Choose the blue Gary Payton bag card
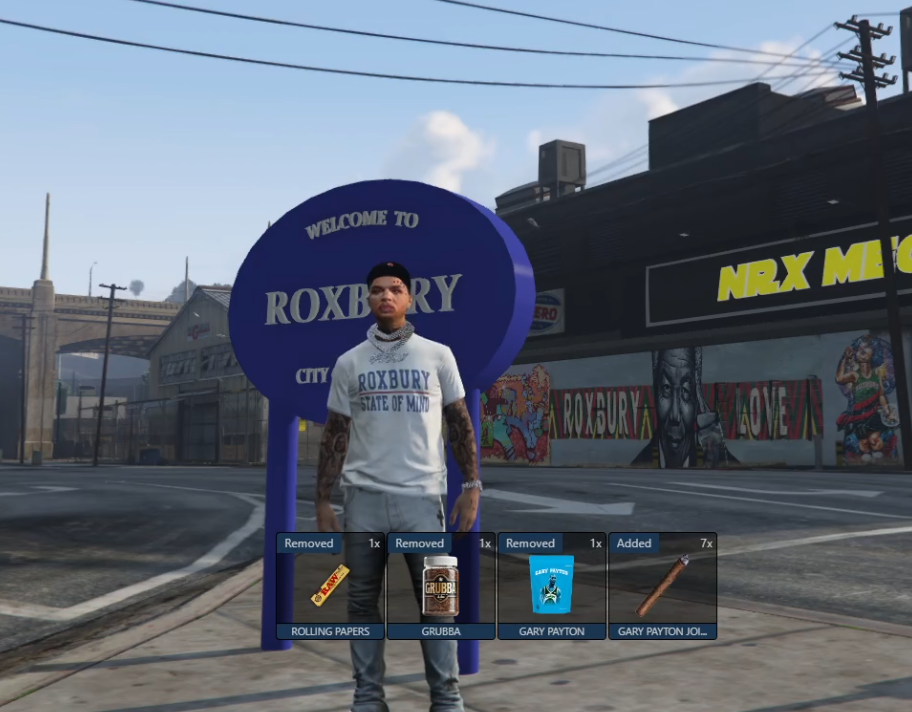 pyautogui.click(x=551, y=587)
